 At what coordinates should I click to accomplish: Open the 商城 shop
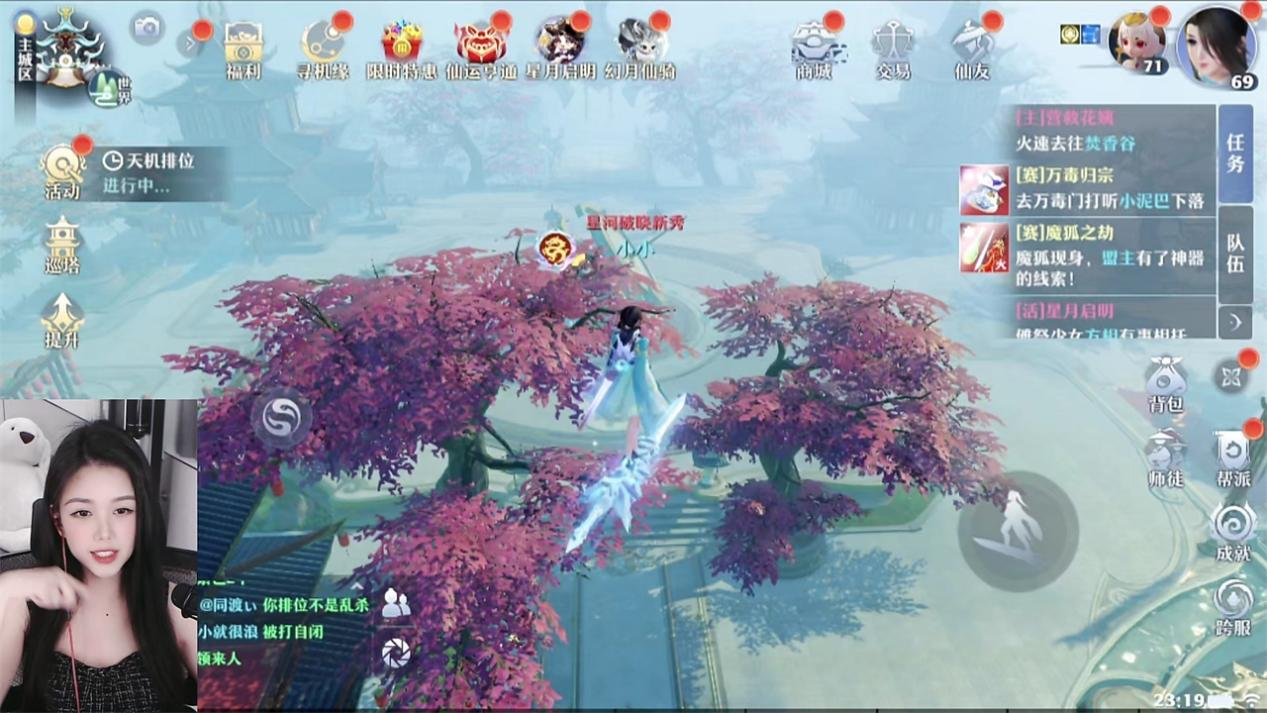coord(814,48)
